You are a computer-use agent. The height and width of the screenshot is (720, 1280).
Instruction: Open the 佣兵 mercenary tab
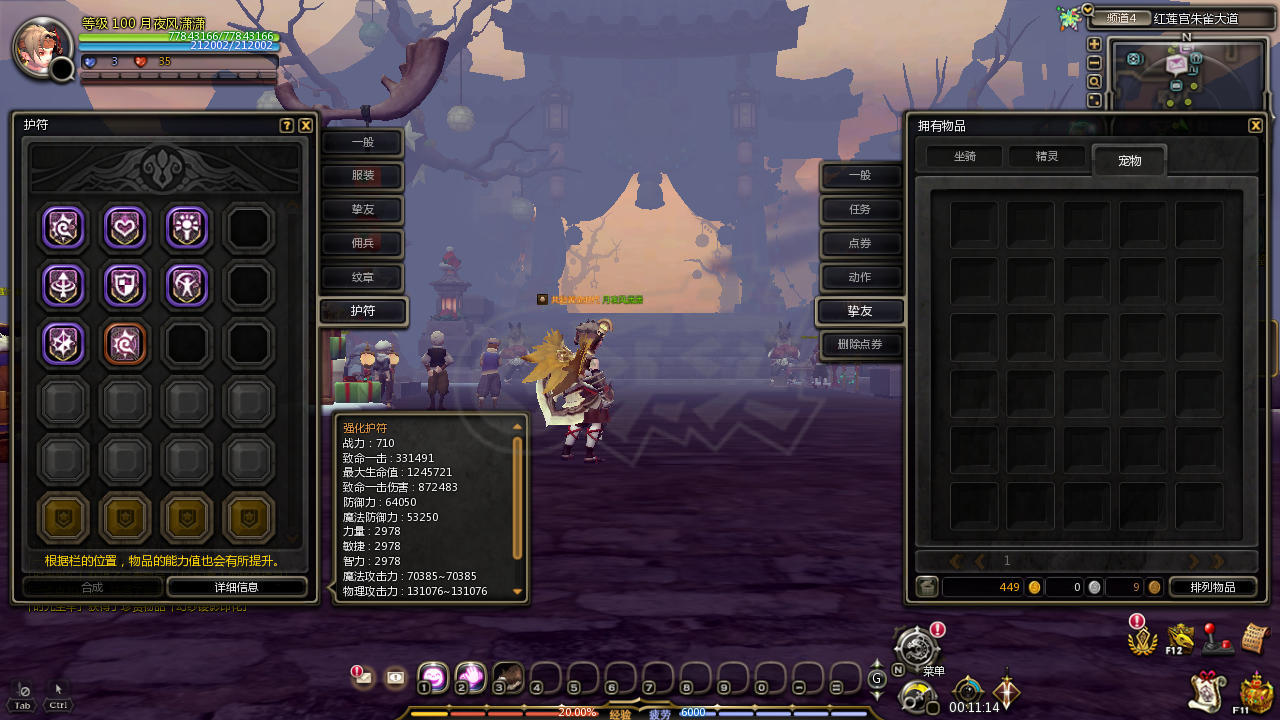tap(363, 244)
